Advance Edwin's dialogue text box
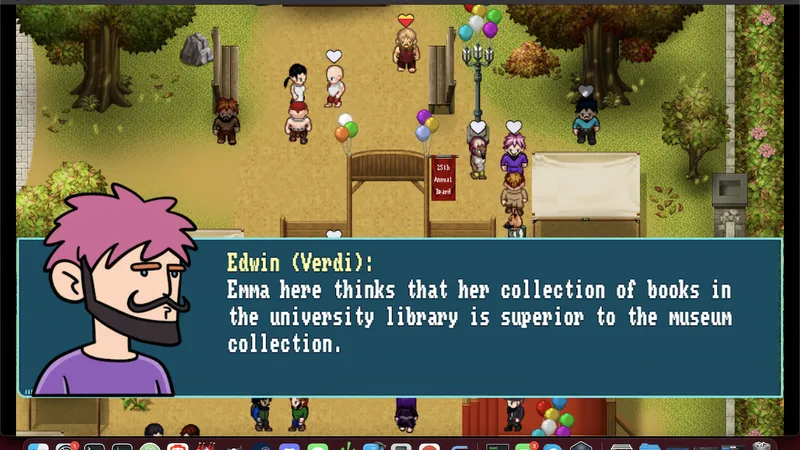This screenshot has width=800, height=450. click(478, 318)
